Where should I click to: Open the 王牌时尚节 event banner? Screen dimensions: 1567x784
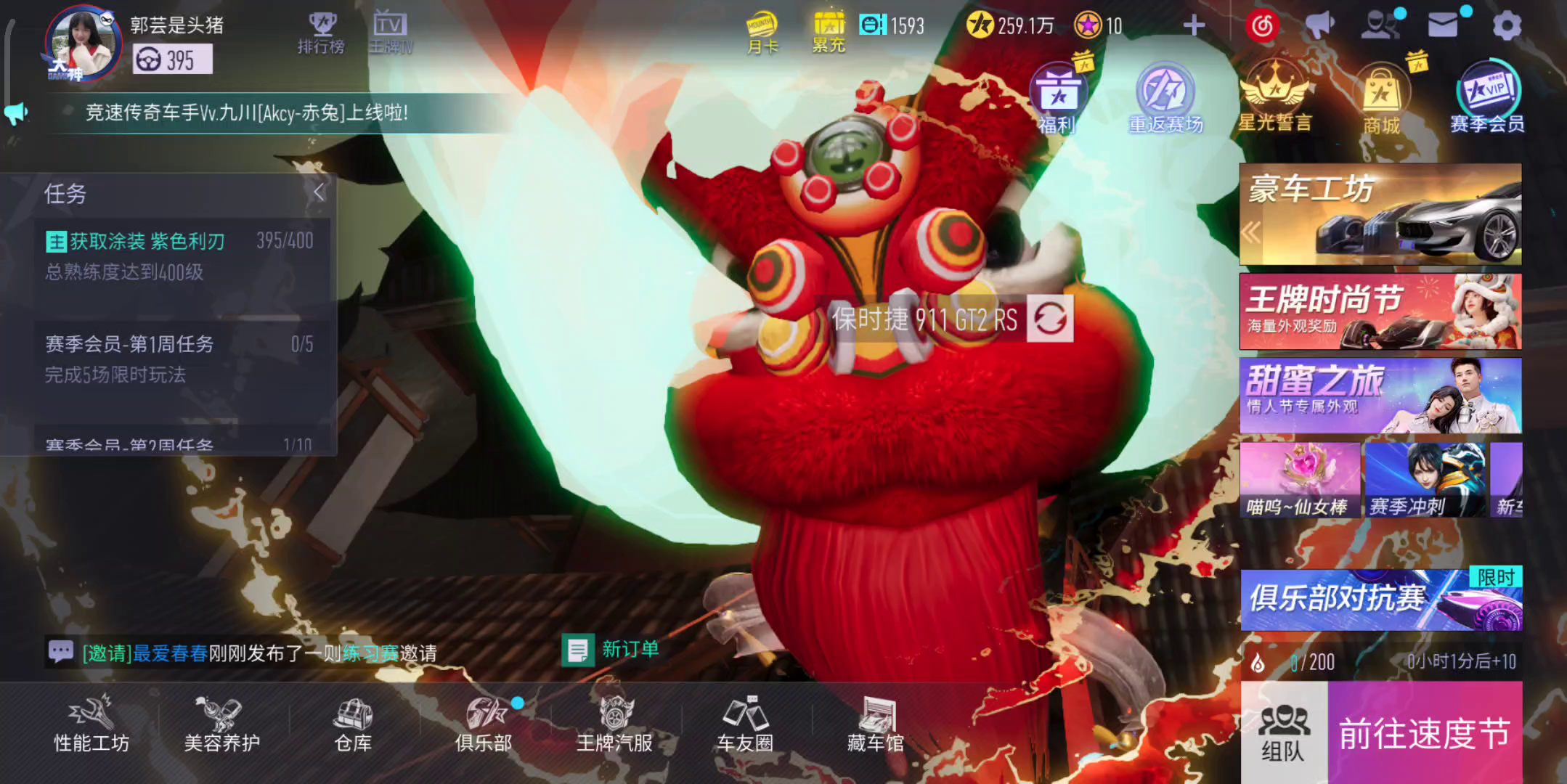coord(1380,311)
